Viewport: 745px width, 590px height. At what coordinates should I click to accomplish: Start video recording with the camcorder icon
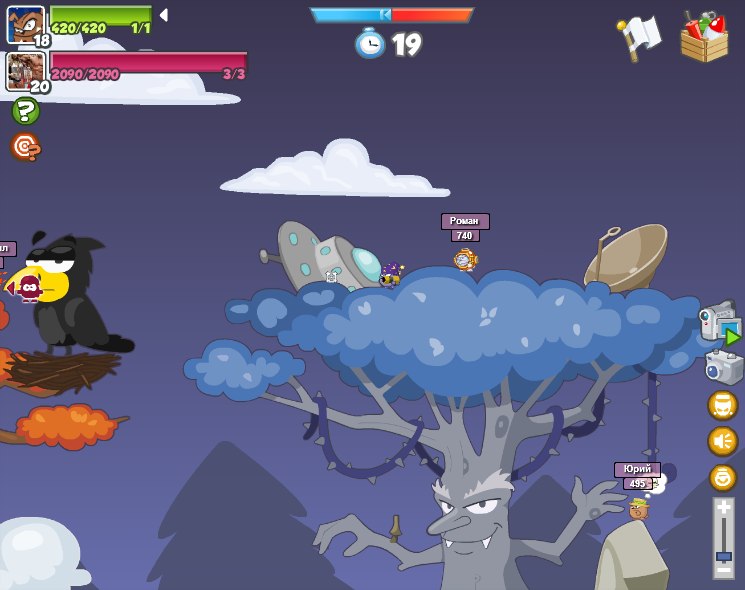(x=720, y=324)
